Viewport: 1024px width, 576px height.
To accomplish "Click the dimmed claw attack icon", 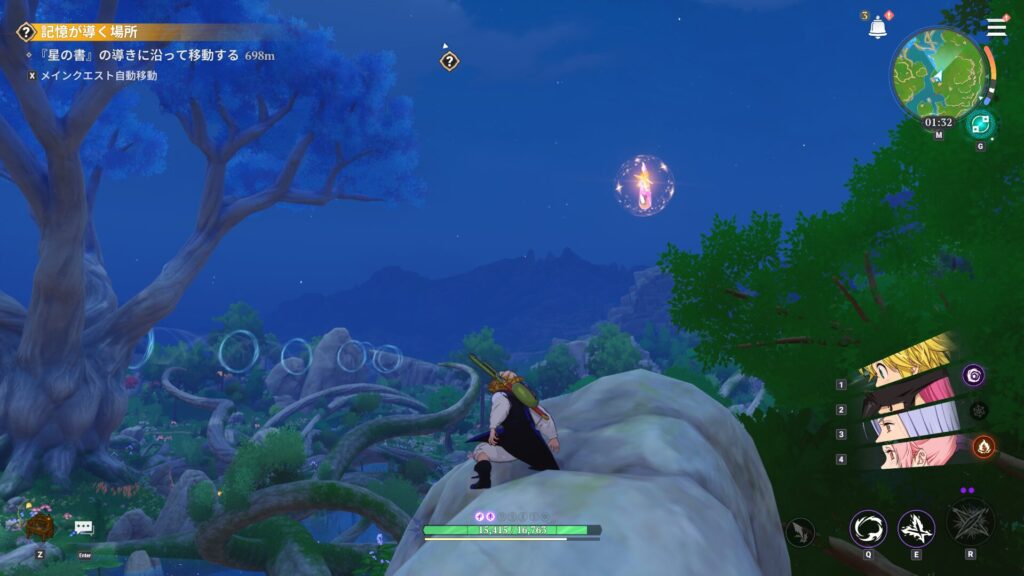I will click(x=801, y=532).
